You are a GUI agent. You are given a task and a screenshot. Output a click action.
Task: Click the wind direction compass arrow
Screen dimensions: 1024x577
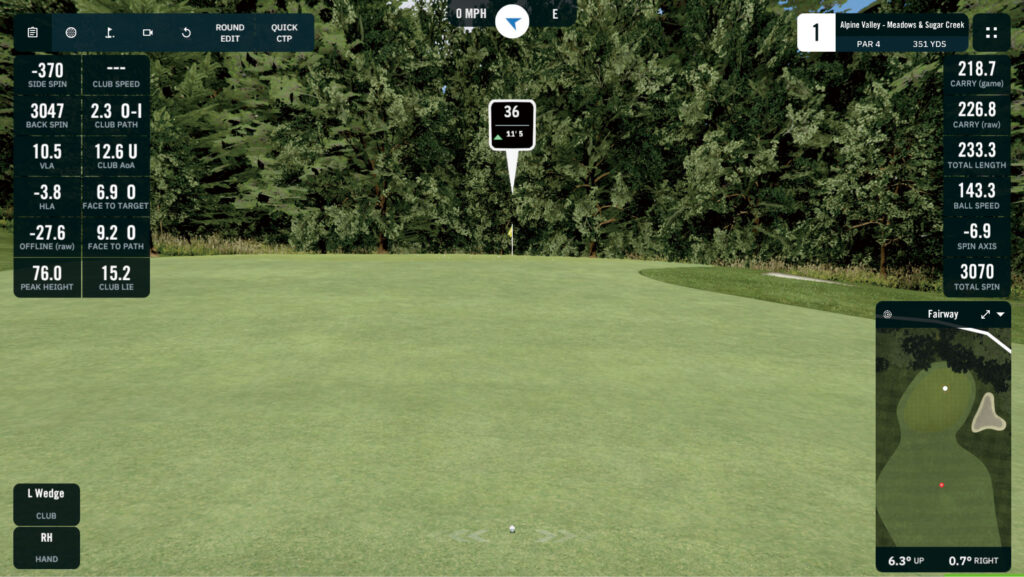512,20
